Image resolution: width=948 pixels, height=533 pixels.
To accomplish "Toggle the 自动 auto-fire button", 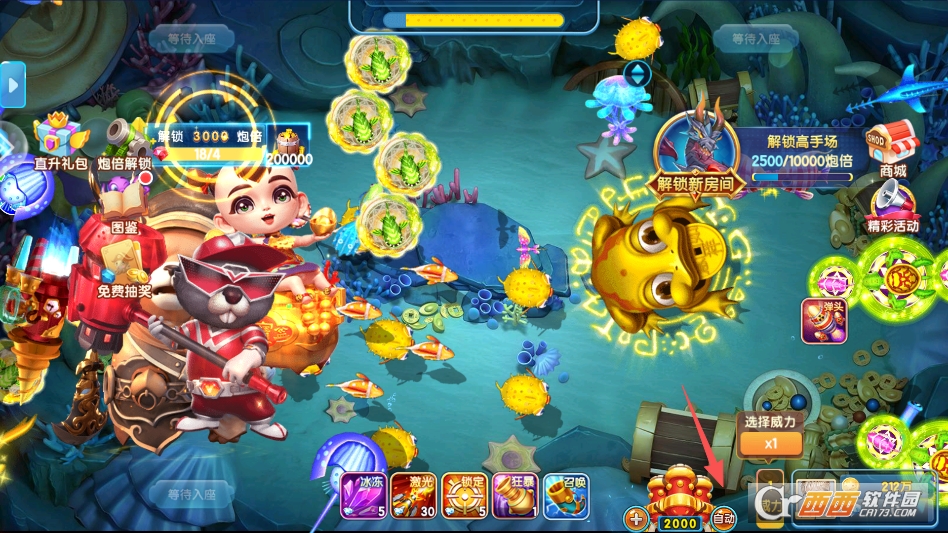I will (723, 518).
